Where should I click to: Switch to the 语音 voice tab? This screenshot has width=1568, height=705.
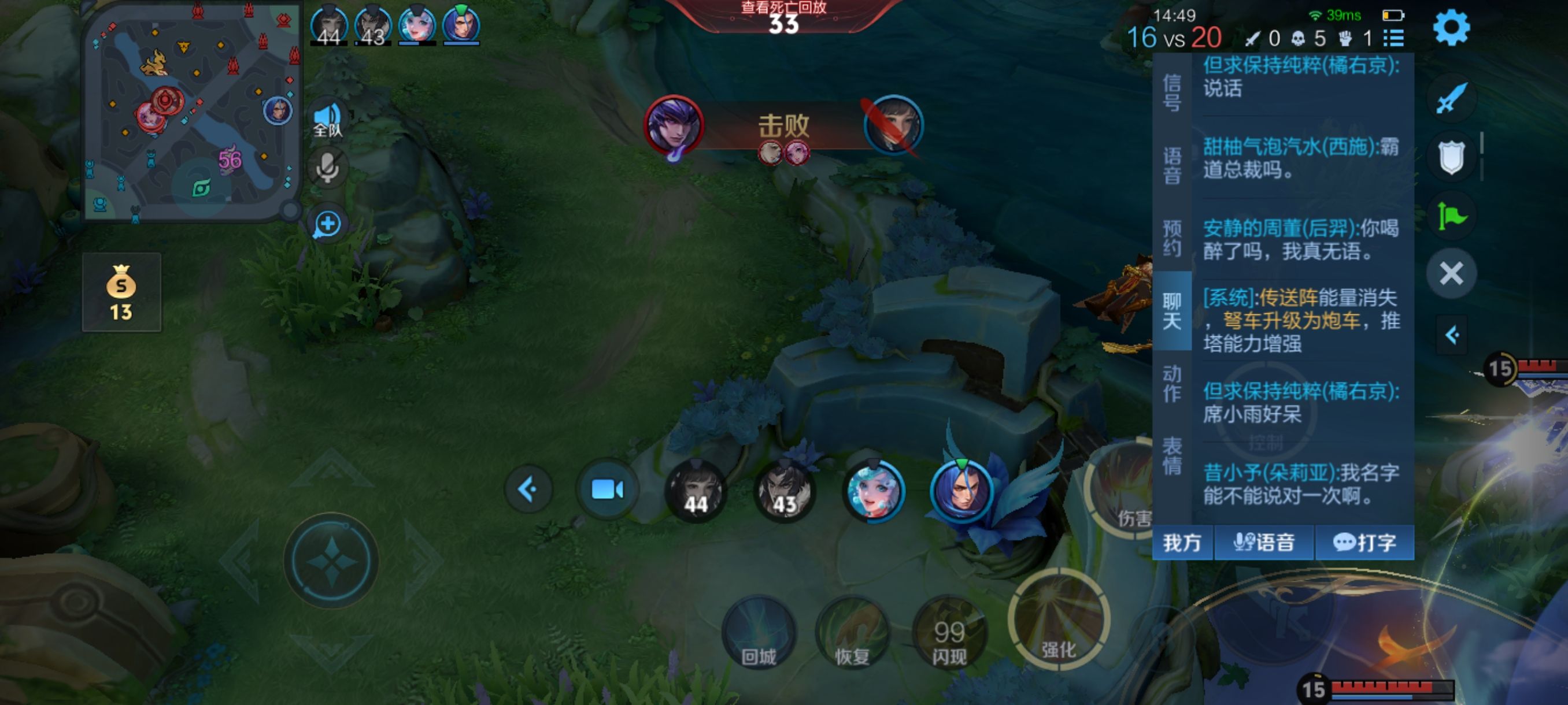[x=1172, y=165]
